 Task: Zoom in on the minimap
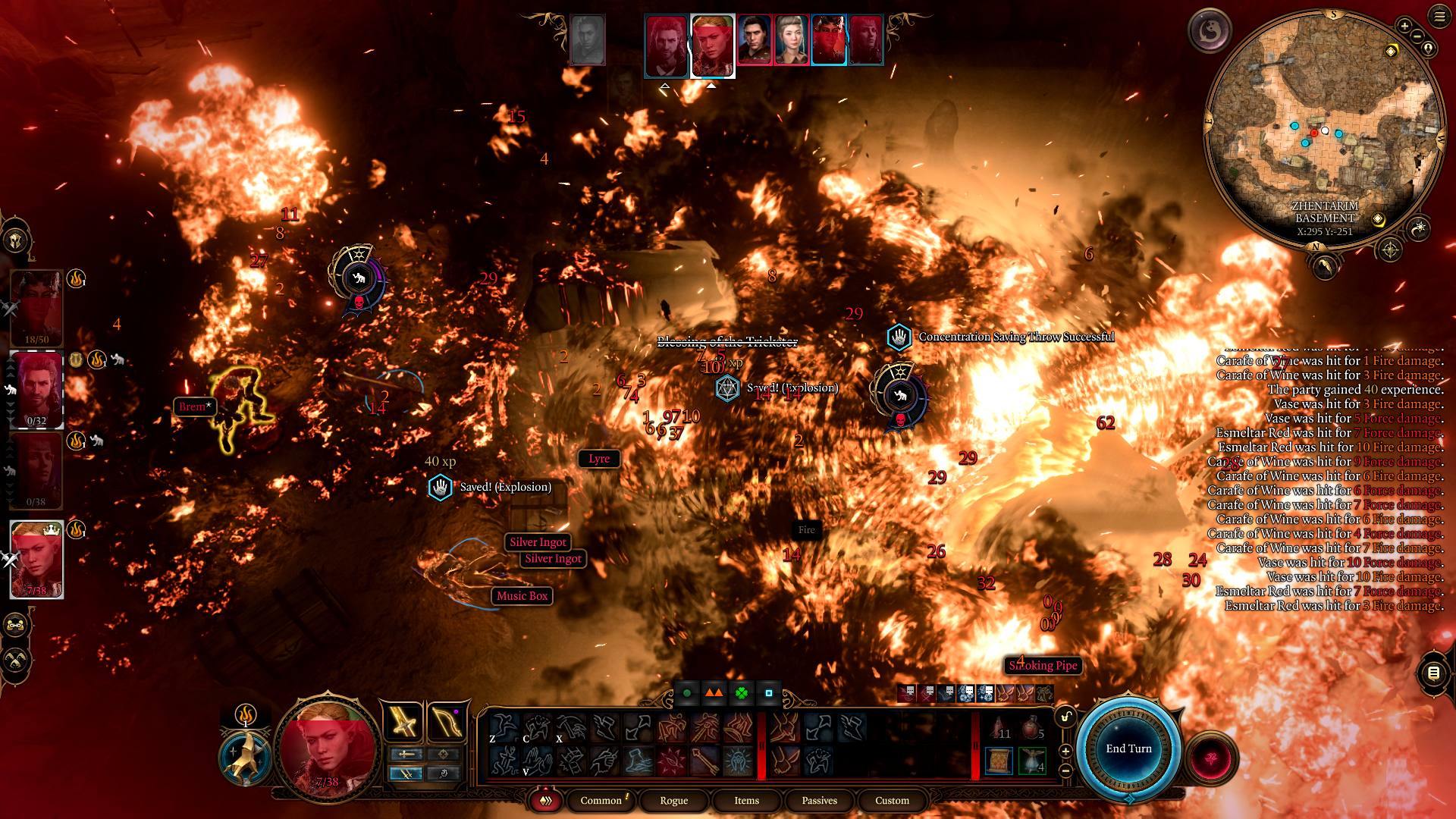click(1404, 26)
